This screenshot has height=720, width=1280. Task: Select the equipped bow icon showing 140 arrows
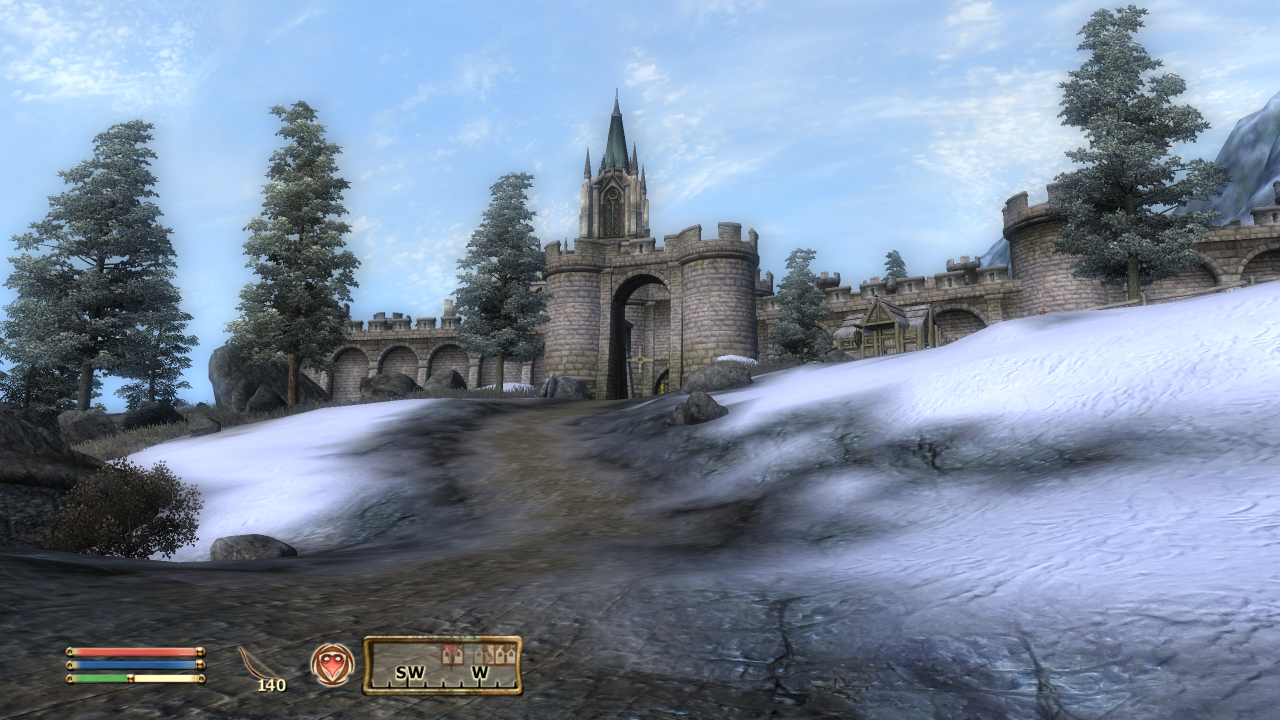click(x=260, y=665)
